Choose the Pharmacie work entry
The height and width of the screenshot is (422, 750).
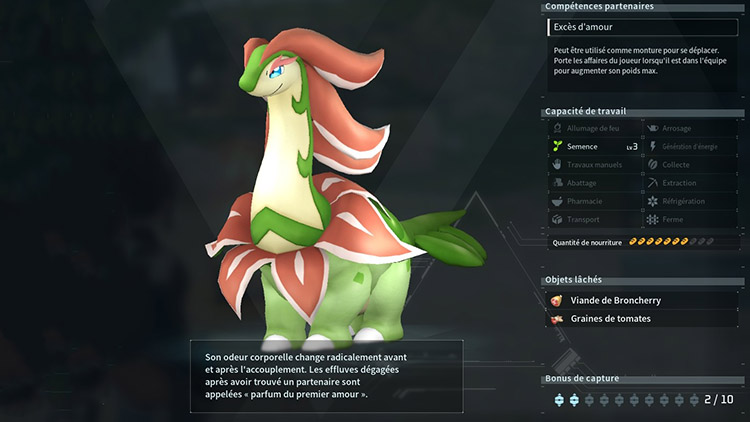click(594, 200)
